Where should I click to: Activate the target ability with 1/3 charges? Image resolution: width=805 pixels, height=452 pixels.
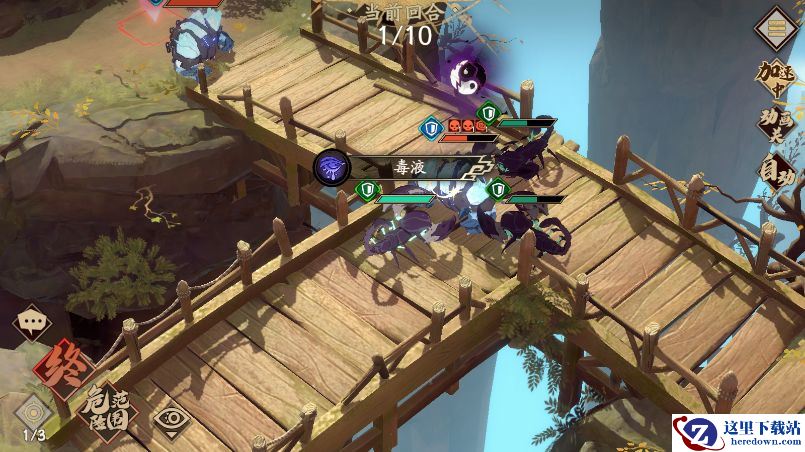34,412
